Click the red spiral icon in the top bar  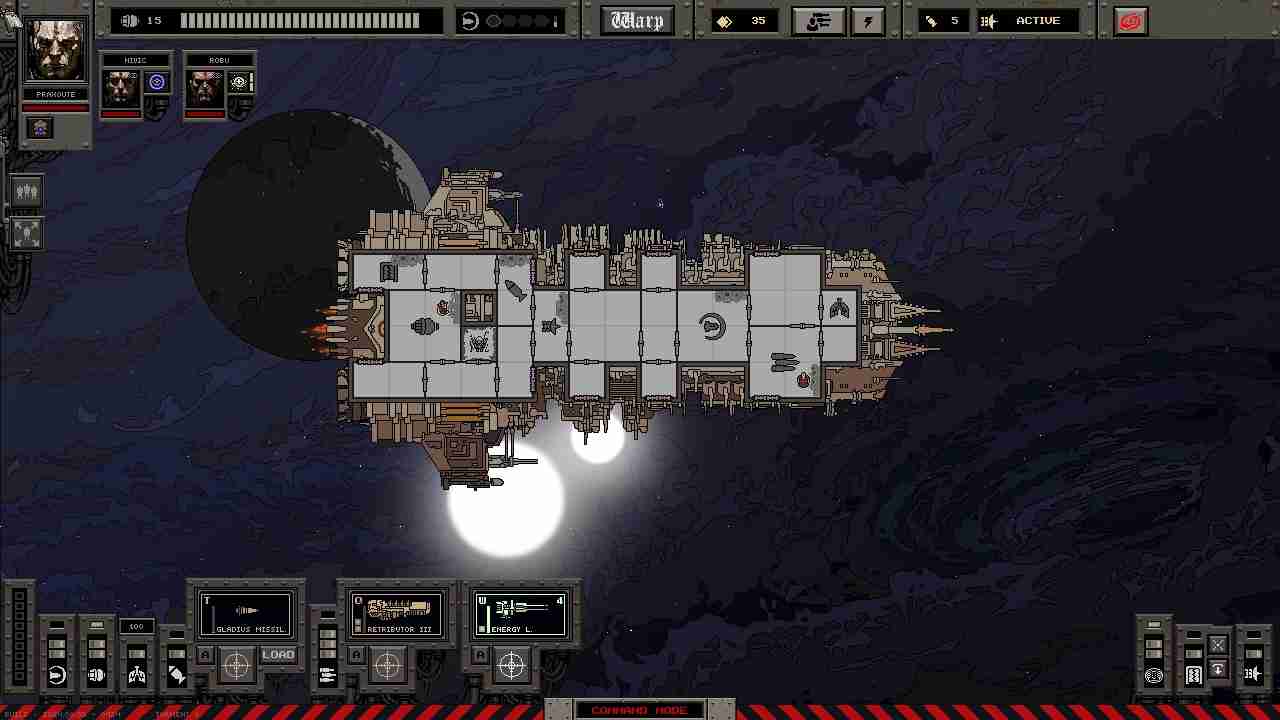pyautogui.click(x=1130, y=21)
